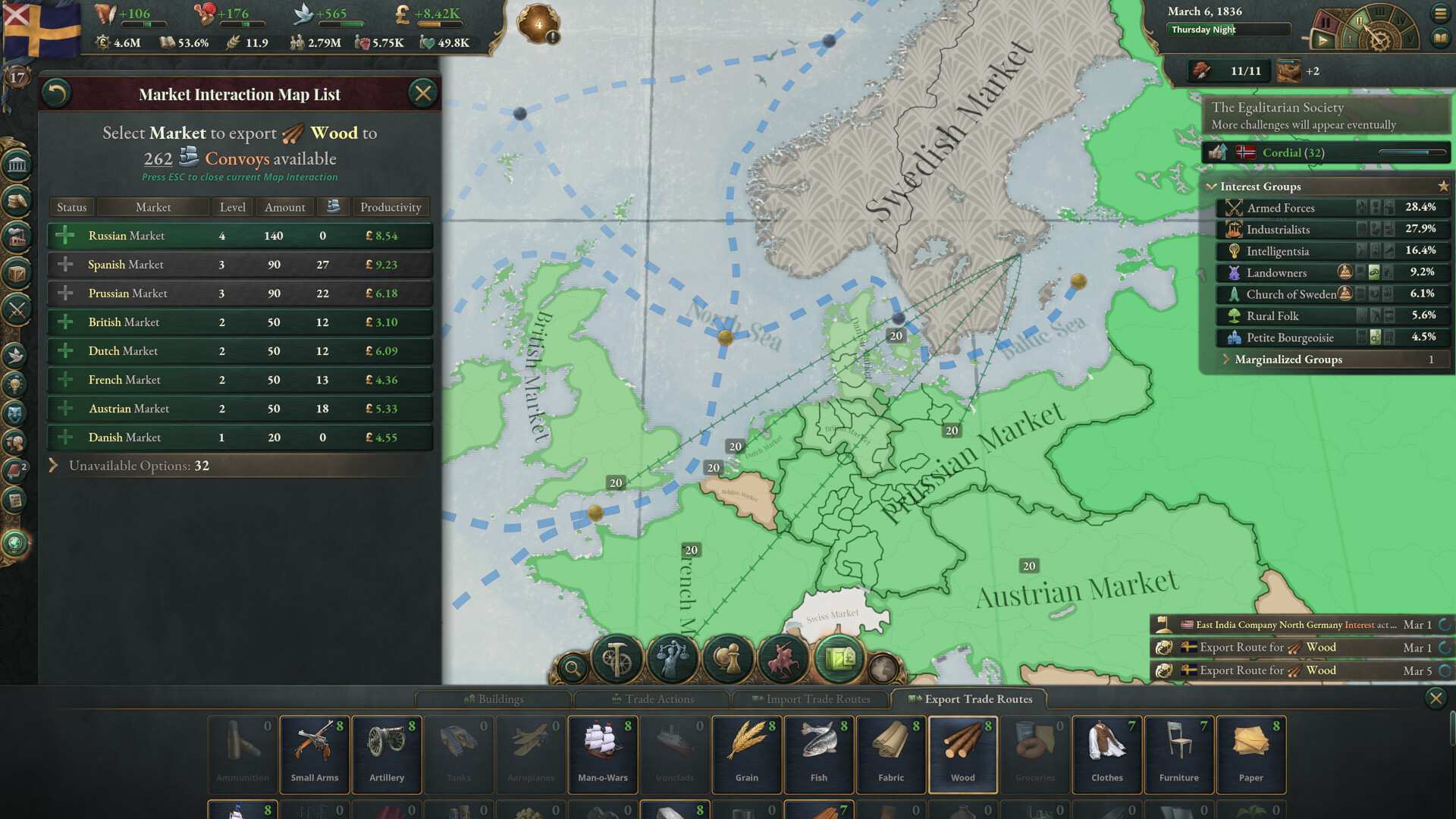
Task: Select the trade scales map lens
Action: [x=673, y=658]
